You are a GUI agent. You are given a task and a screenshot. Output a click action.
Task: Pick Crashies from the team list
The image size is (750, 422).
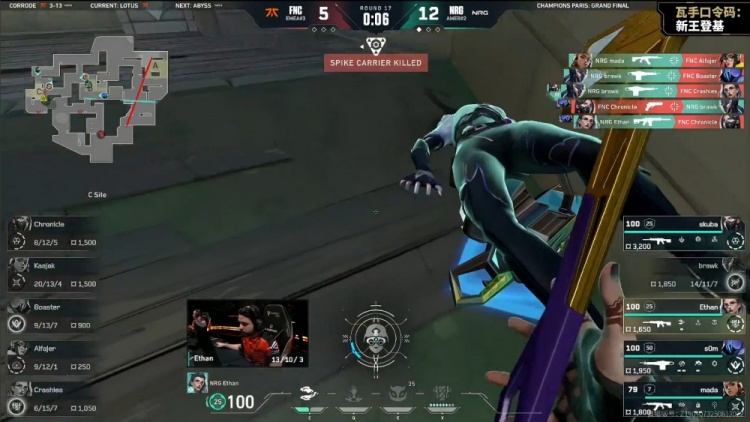coord(55,397)
